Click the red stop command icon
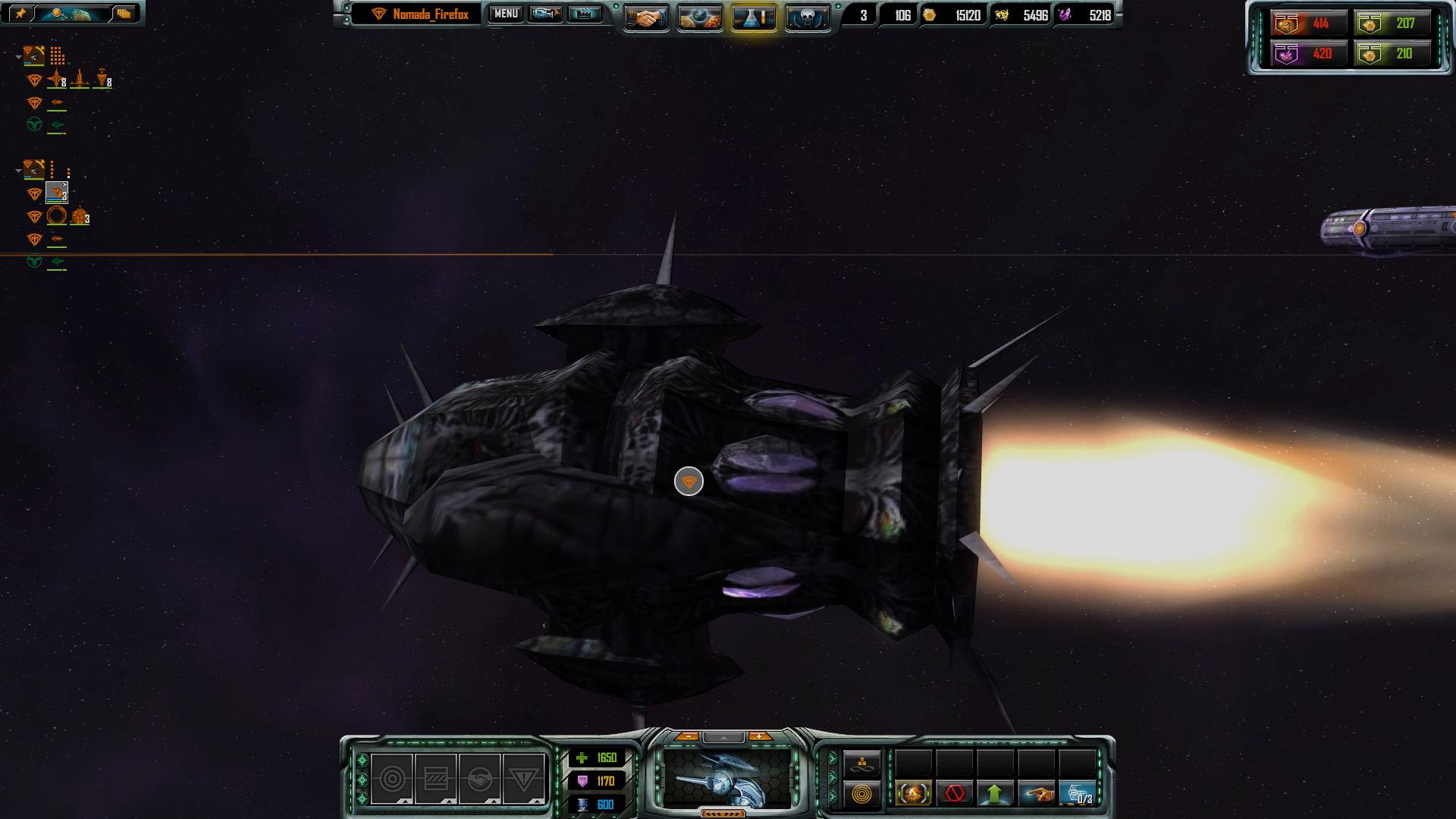This screenshot has width=1456, height=819. pos(954,794)
